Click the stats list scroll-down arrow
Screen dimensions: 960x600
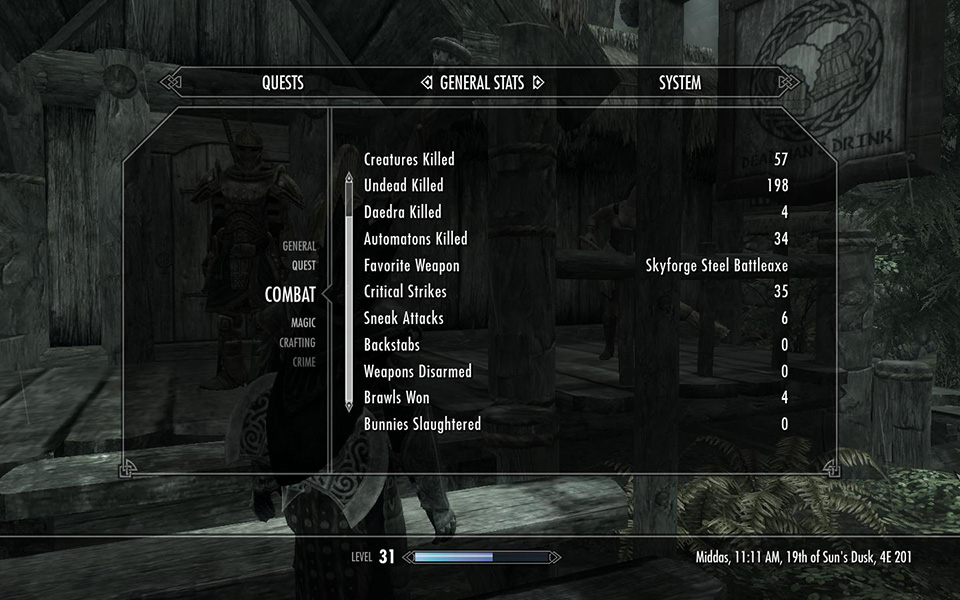[x=348, y=405]
